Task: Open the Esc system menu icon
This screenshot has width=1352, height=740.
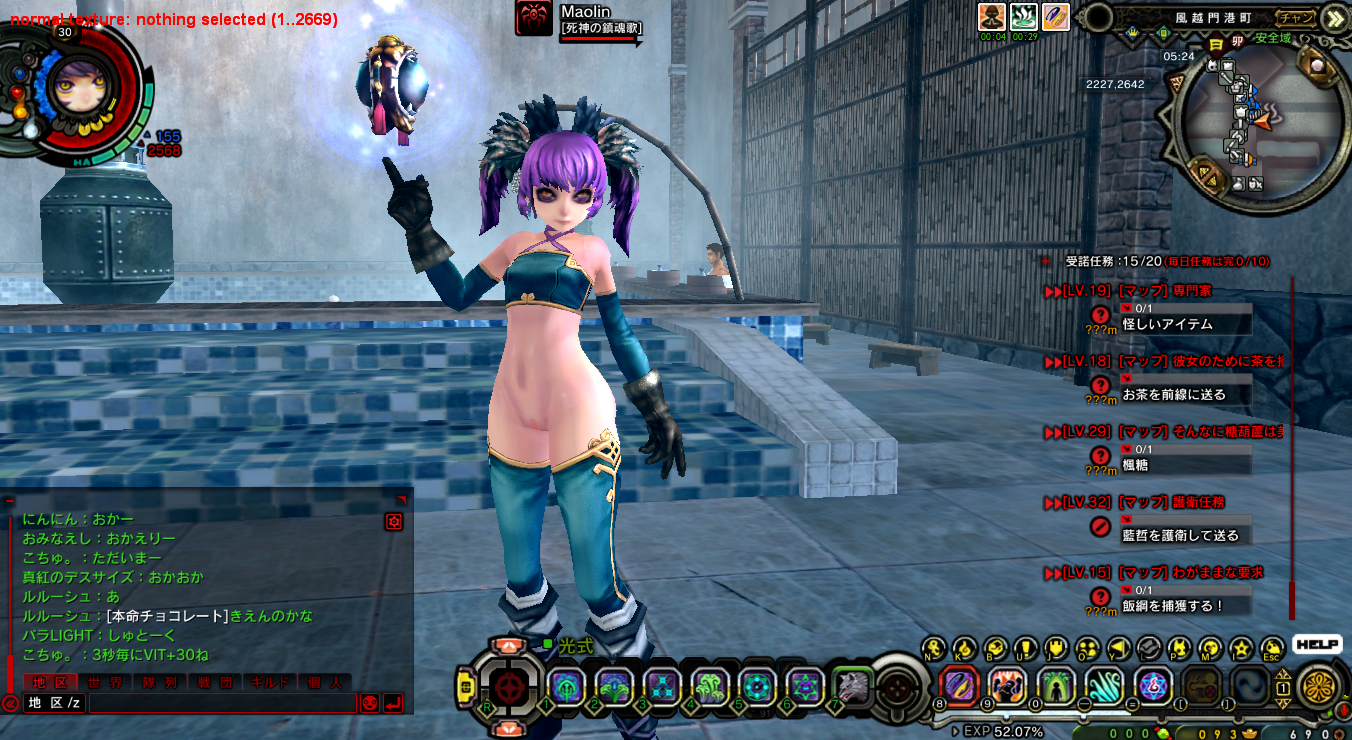Action: pos(1272,648)
